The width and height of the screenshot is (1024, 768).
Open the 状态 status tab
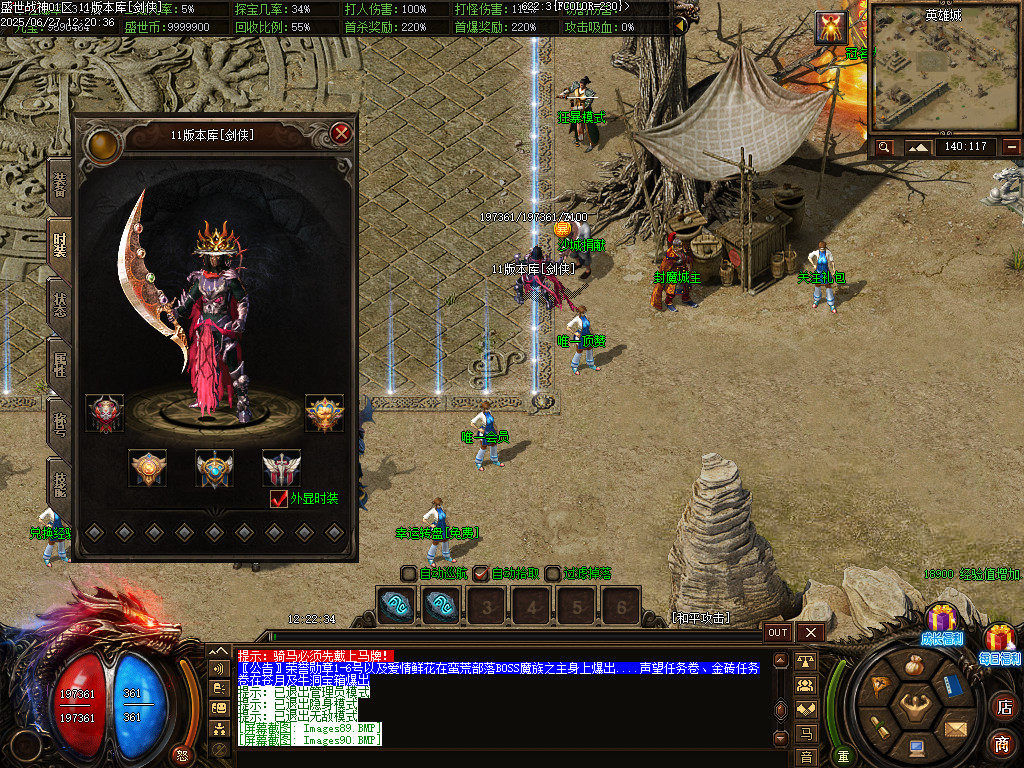click(60, 303)
